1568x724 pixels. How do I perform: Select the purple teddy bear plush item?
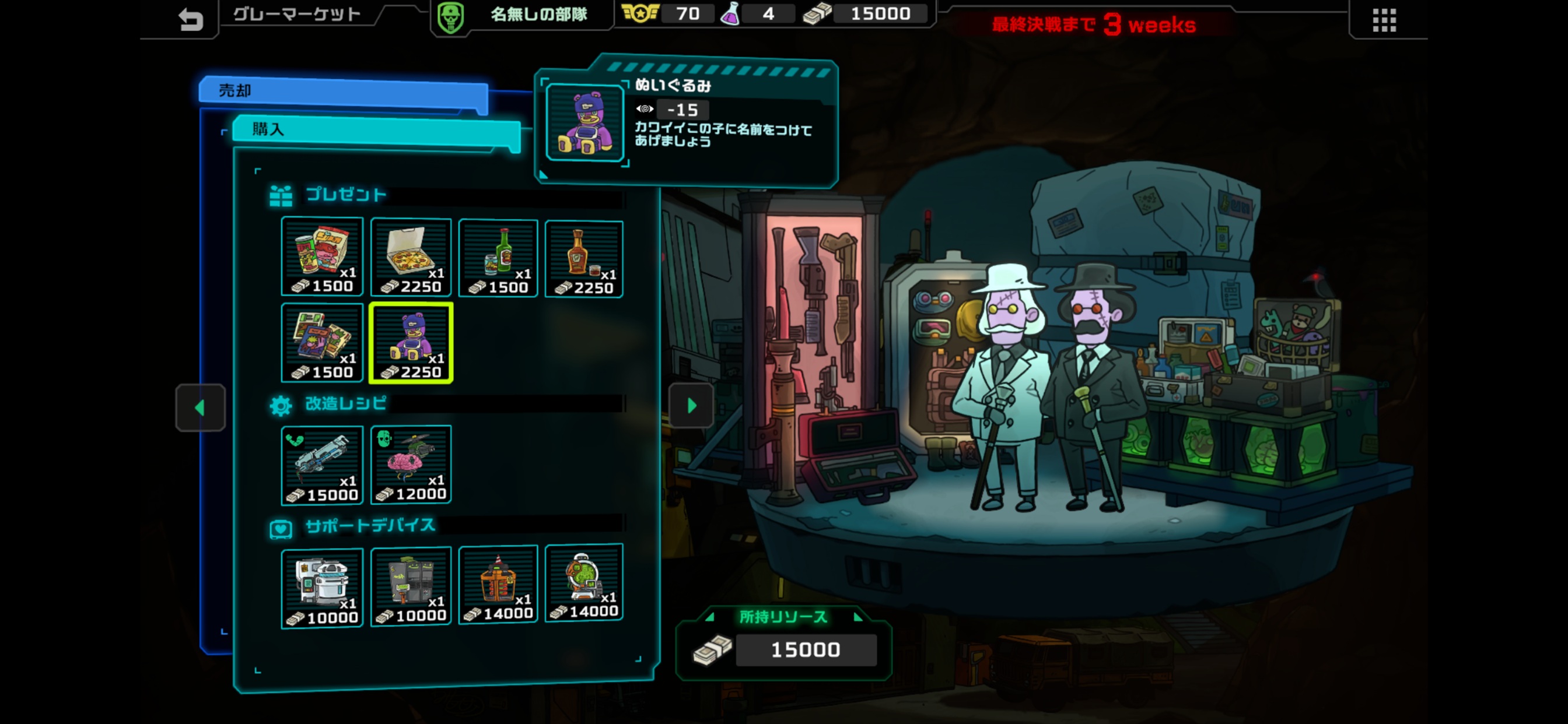411,343
